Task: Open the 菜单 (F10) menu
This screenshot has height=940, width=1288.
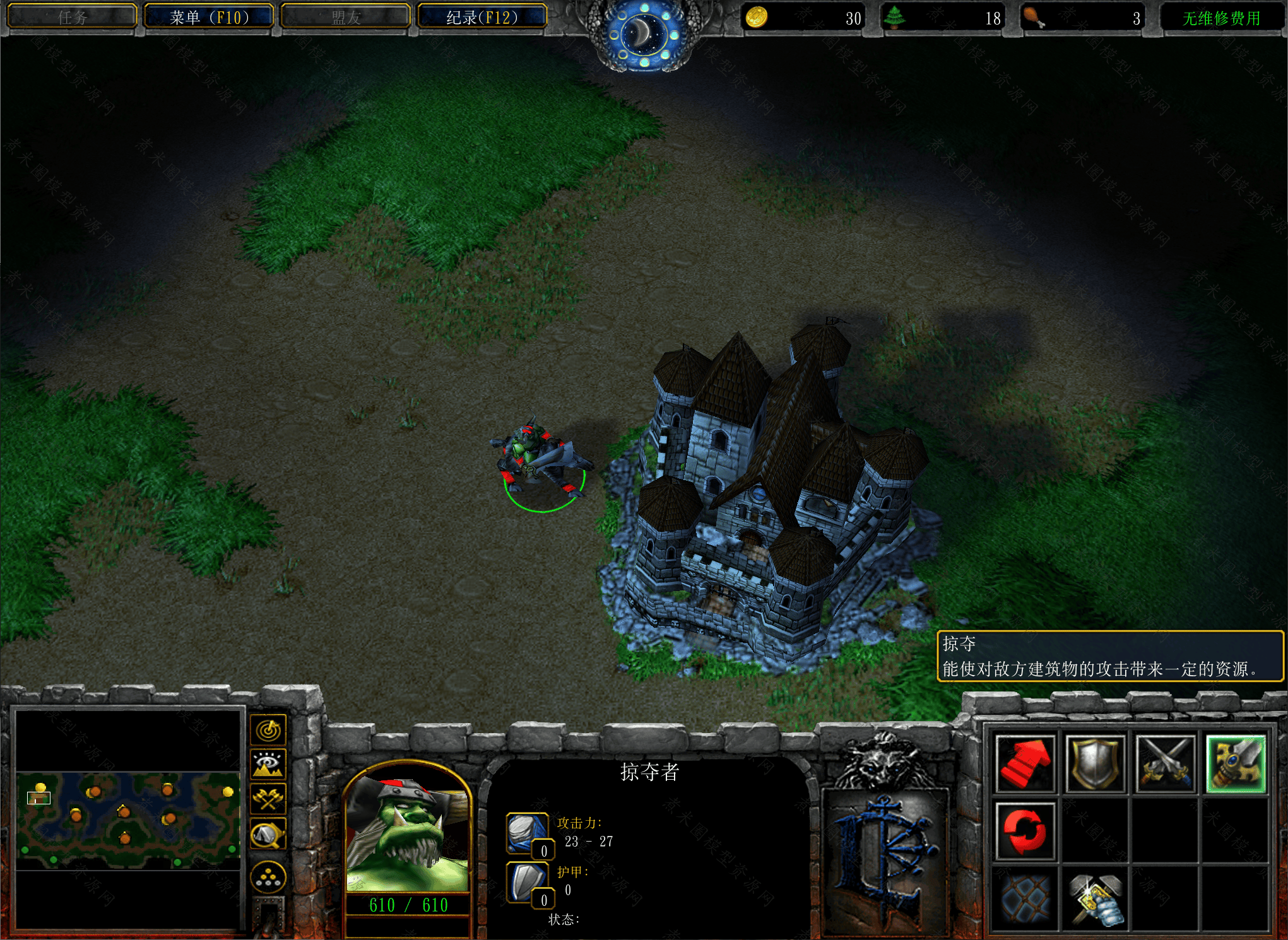Action: [209, 17]
